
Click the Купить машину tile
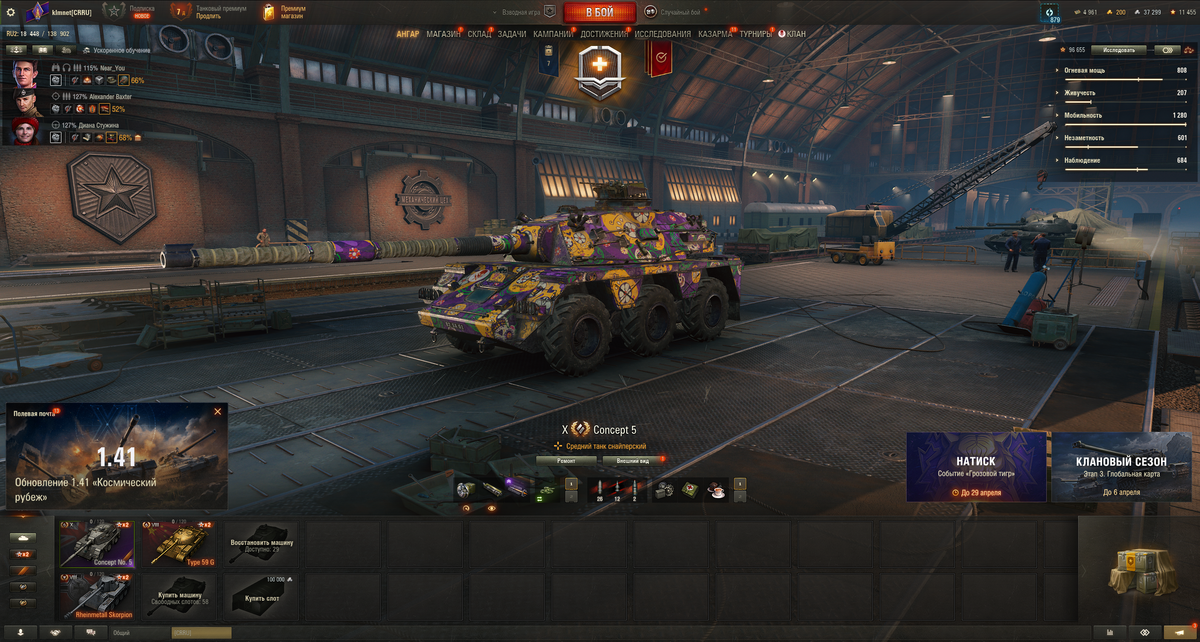181,595
